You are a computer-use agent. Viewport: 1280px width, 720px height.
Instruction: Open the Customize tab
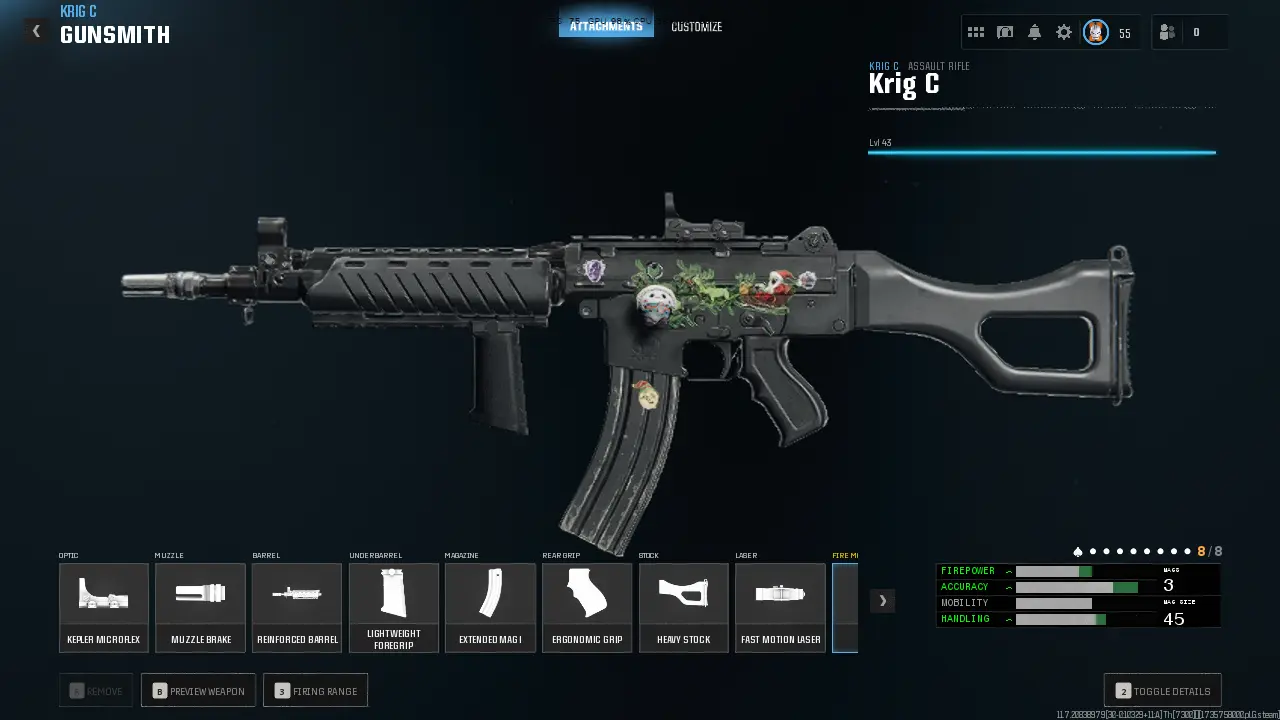point(696,27)
